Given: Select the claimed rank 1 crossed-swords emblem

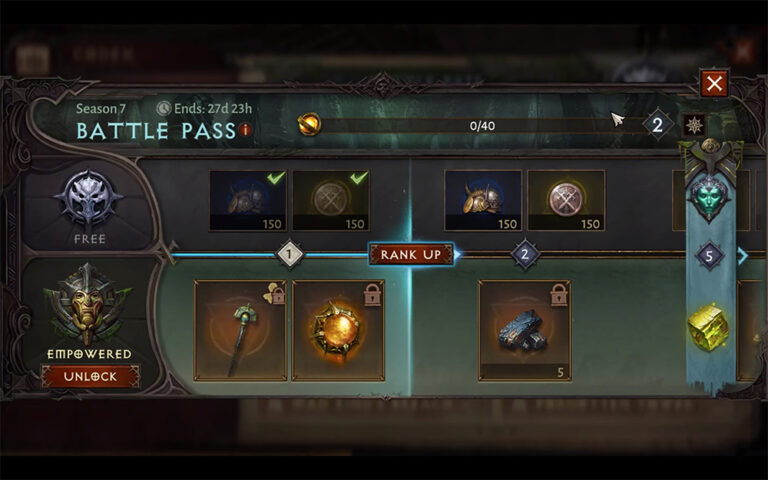Looking at the screenshot, I should 330,200.
